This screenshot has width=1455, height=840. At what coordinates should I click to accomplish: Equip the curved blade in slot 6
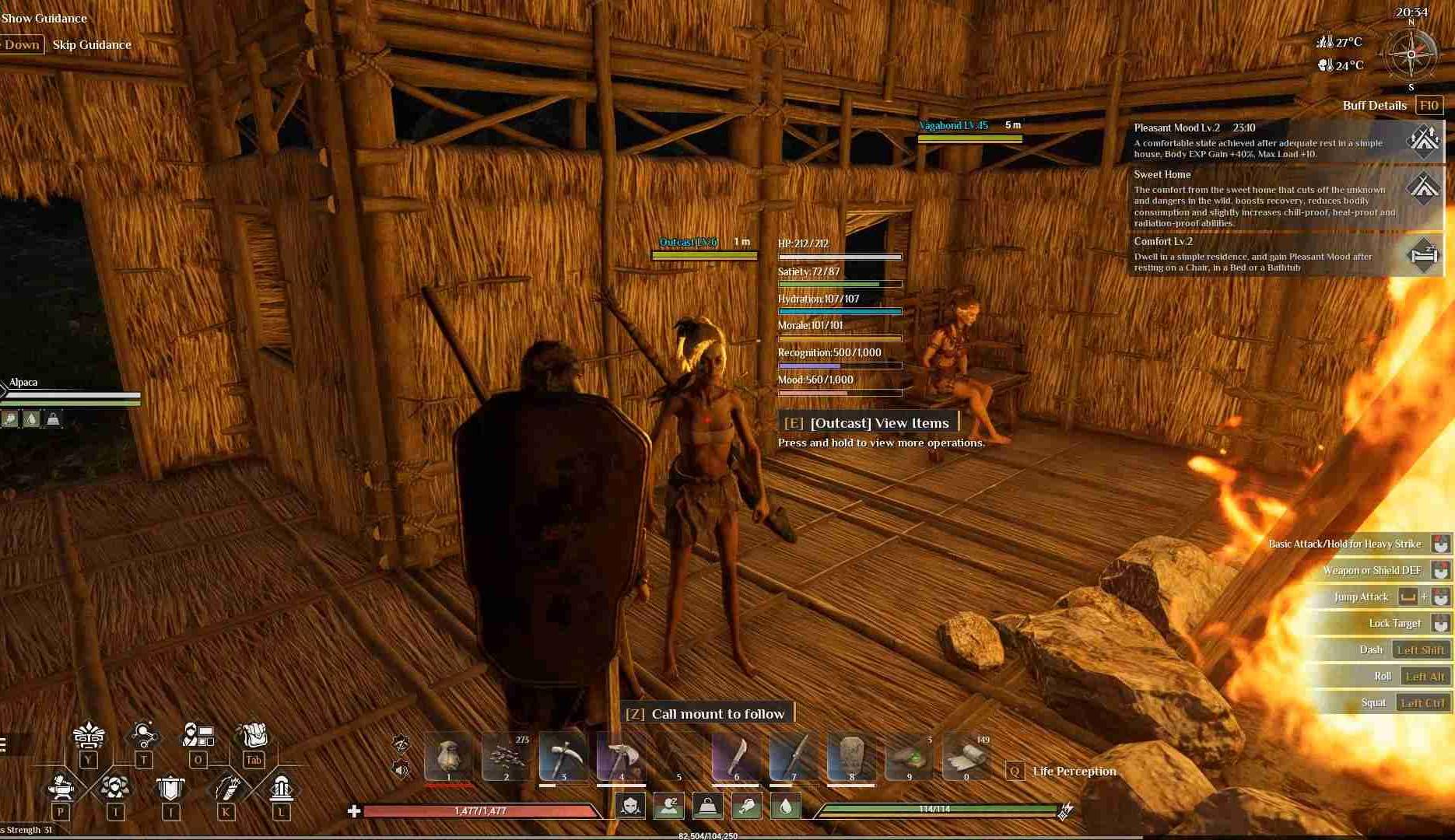(x=736, y=756)
